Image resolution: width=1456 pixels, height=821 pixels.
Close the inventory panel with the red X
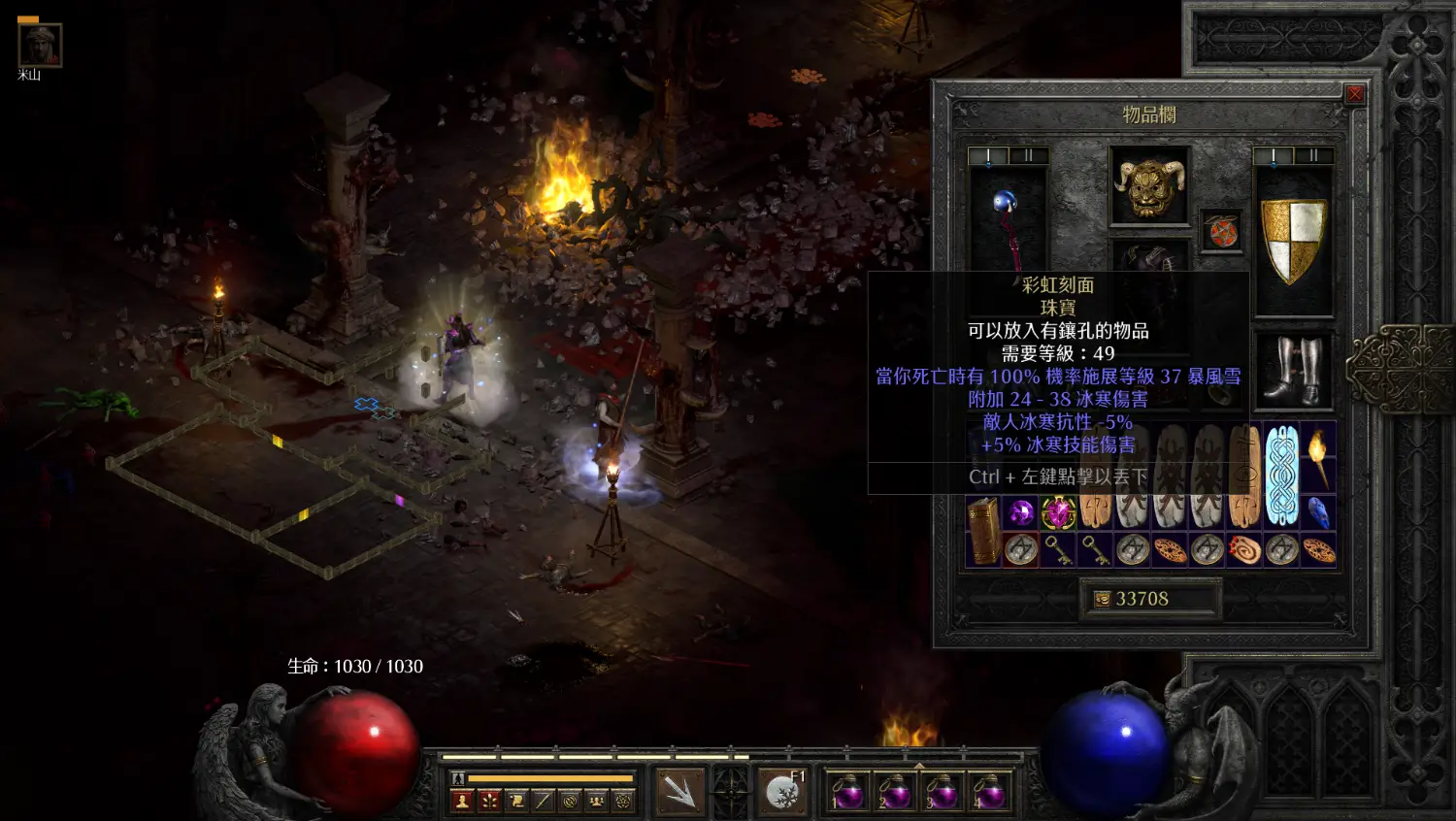click(1354, 94)
